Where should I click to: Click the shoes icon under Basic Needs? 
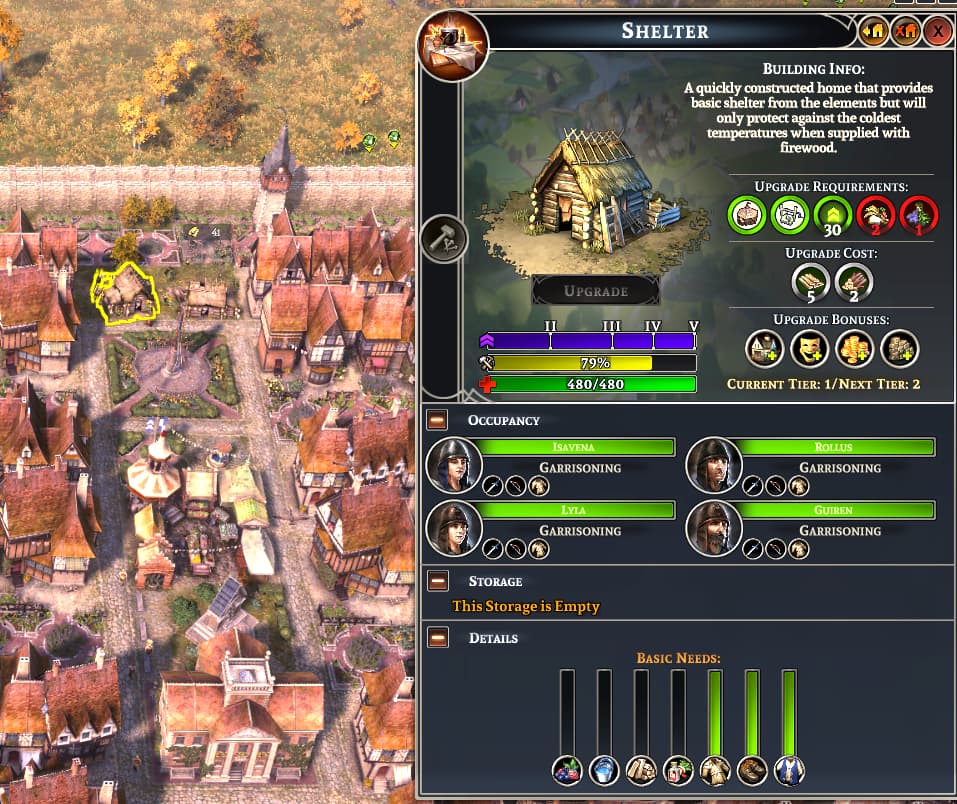752,770
